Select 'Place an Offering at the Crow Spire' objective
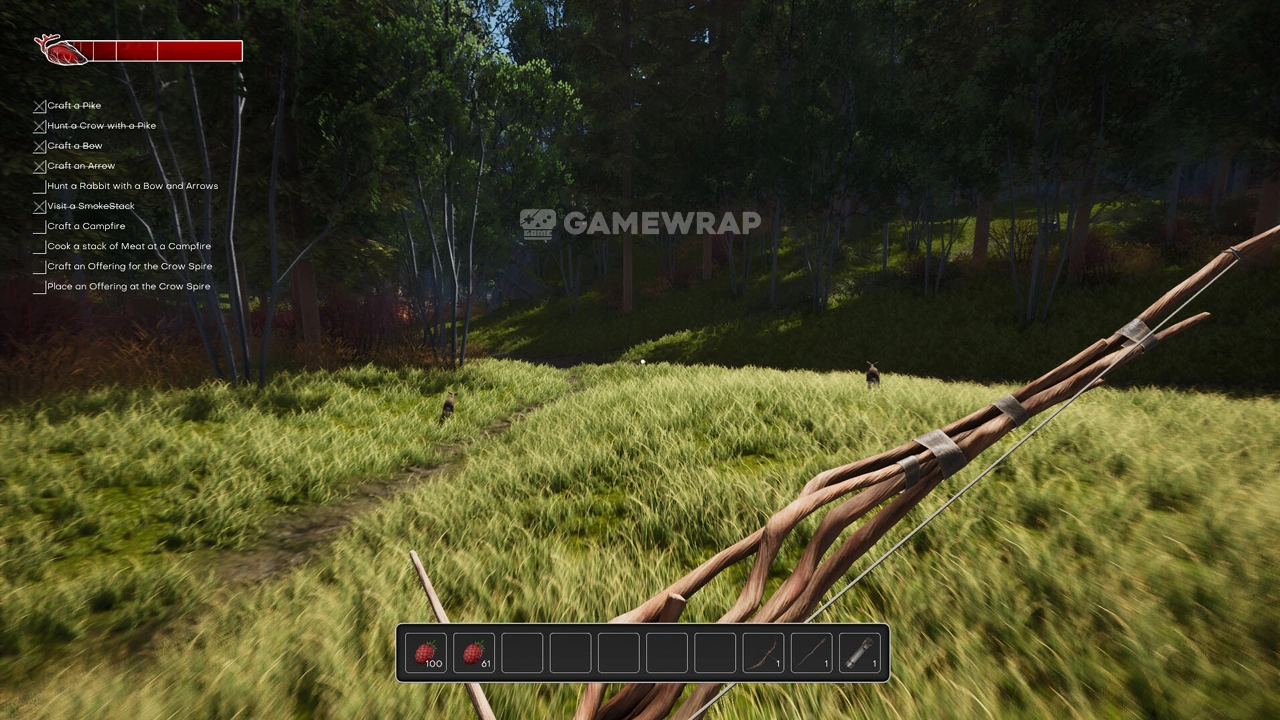This screenshot has width=1280, height=720. coord(128,286)
